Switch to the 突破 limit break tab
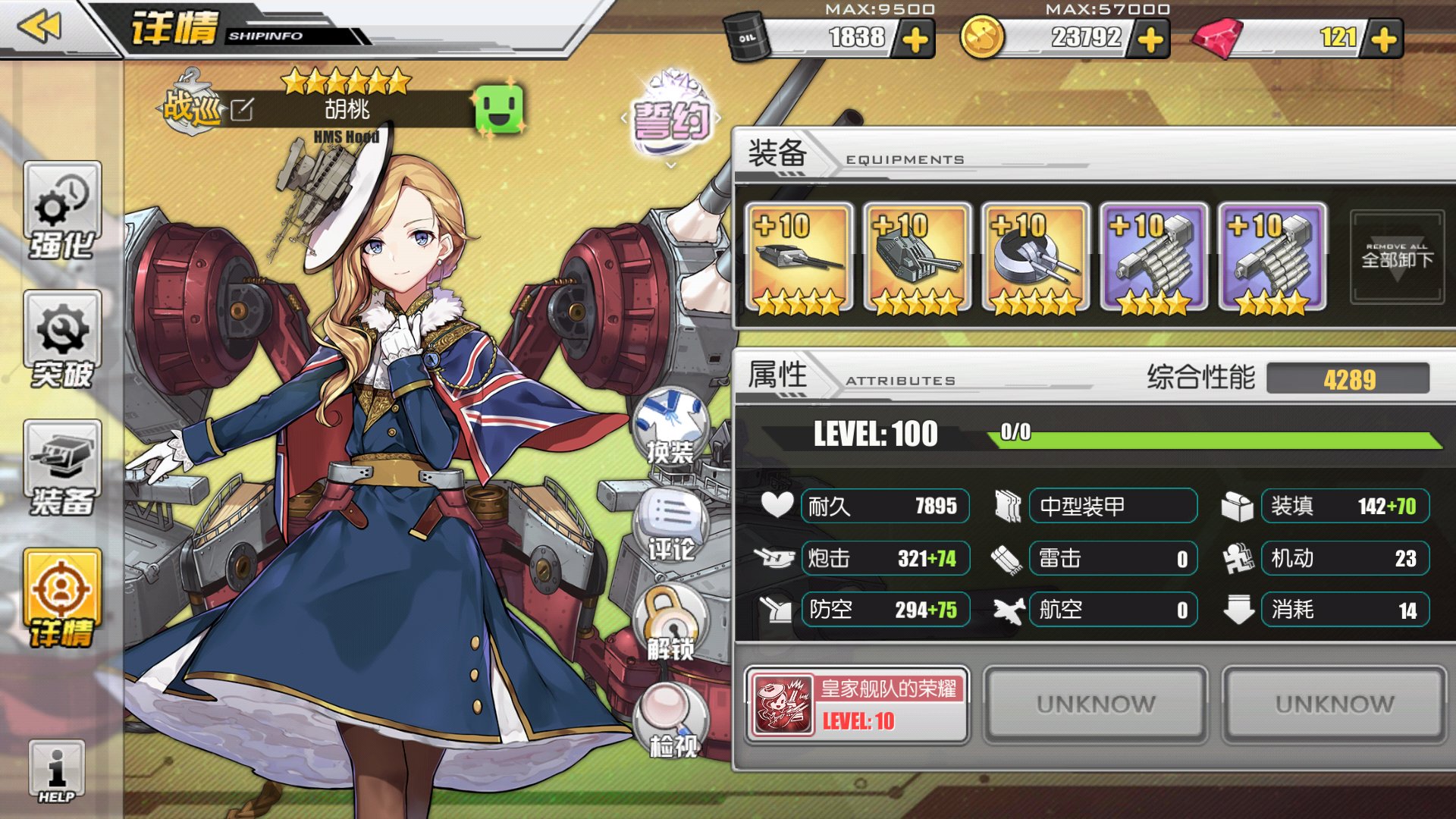Image resolution: width=1456 pixels, height=819 pixels. pos(62,341)
